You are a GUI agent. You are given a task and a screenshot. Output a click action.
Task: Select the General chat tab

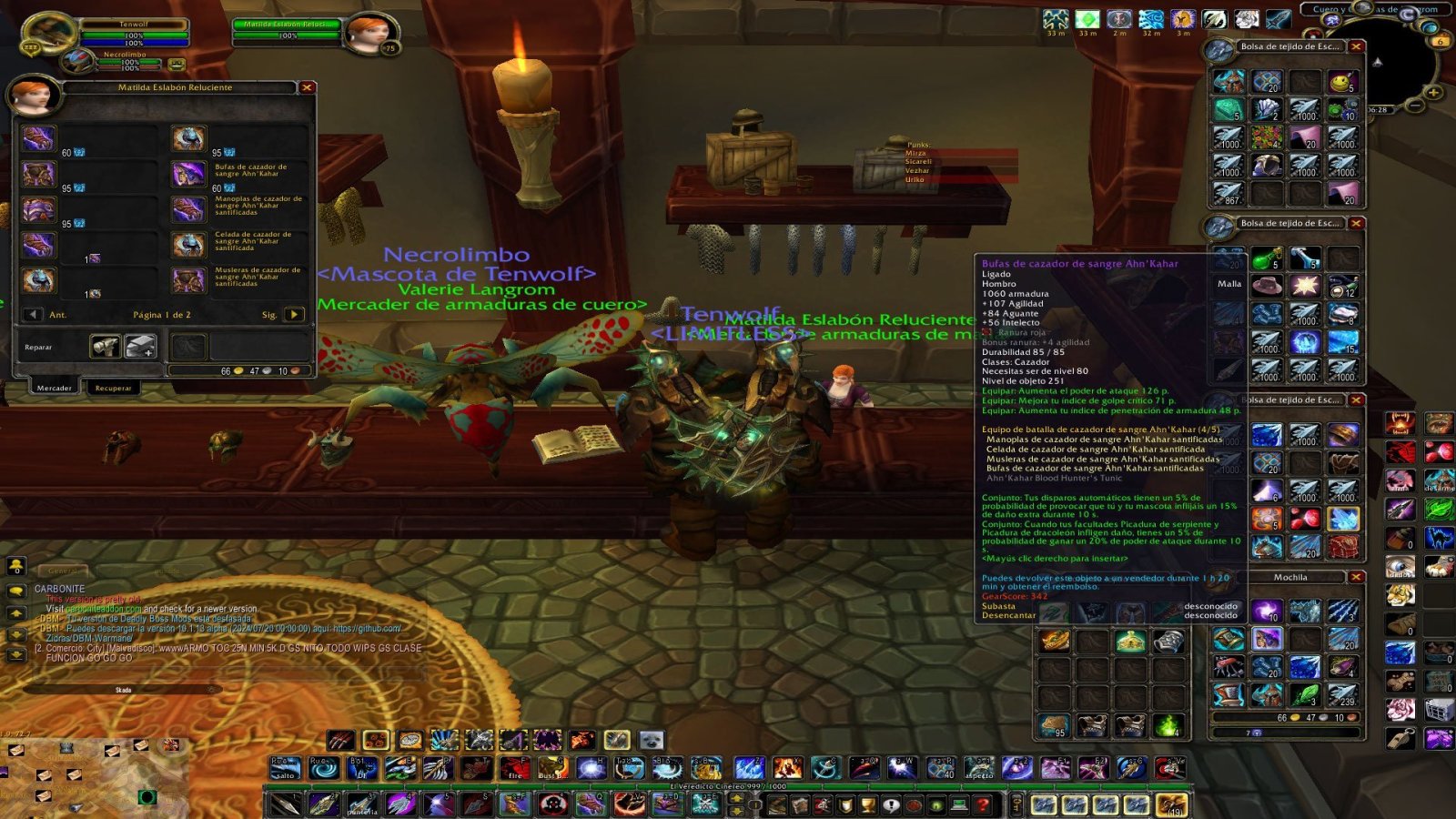coord(63,570)
